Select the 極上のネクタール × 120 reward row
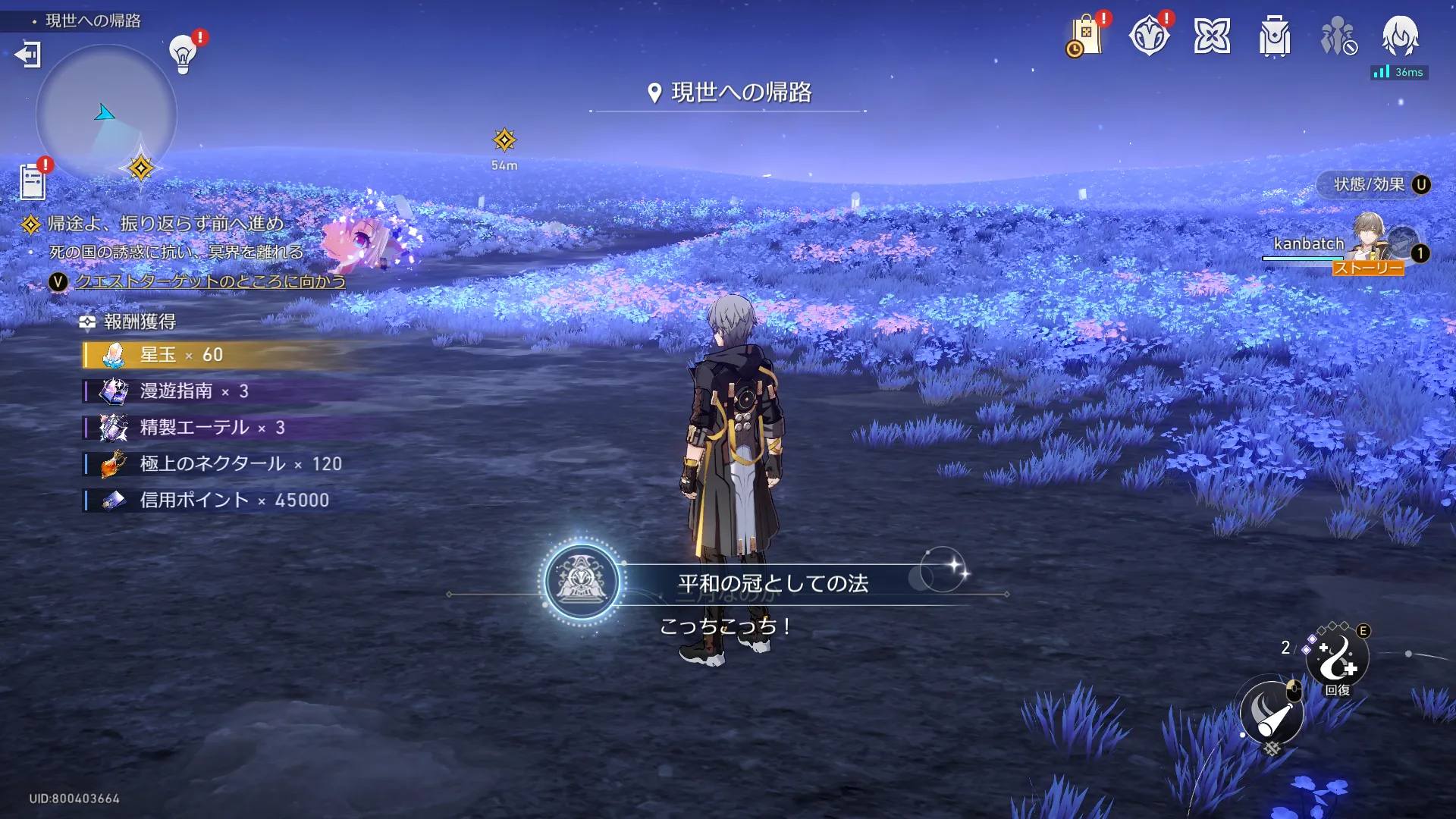1456x819 pixels. pyautogui.click(x=240, y=464)
